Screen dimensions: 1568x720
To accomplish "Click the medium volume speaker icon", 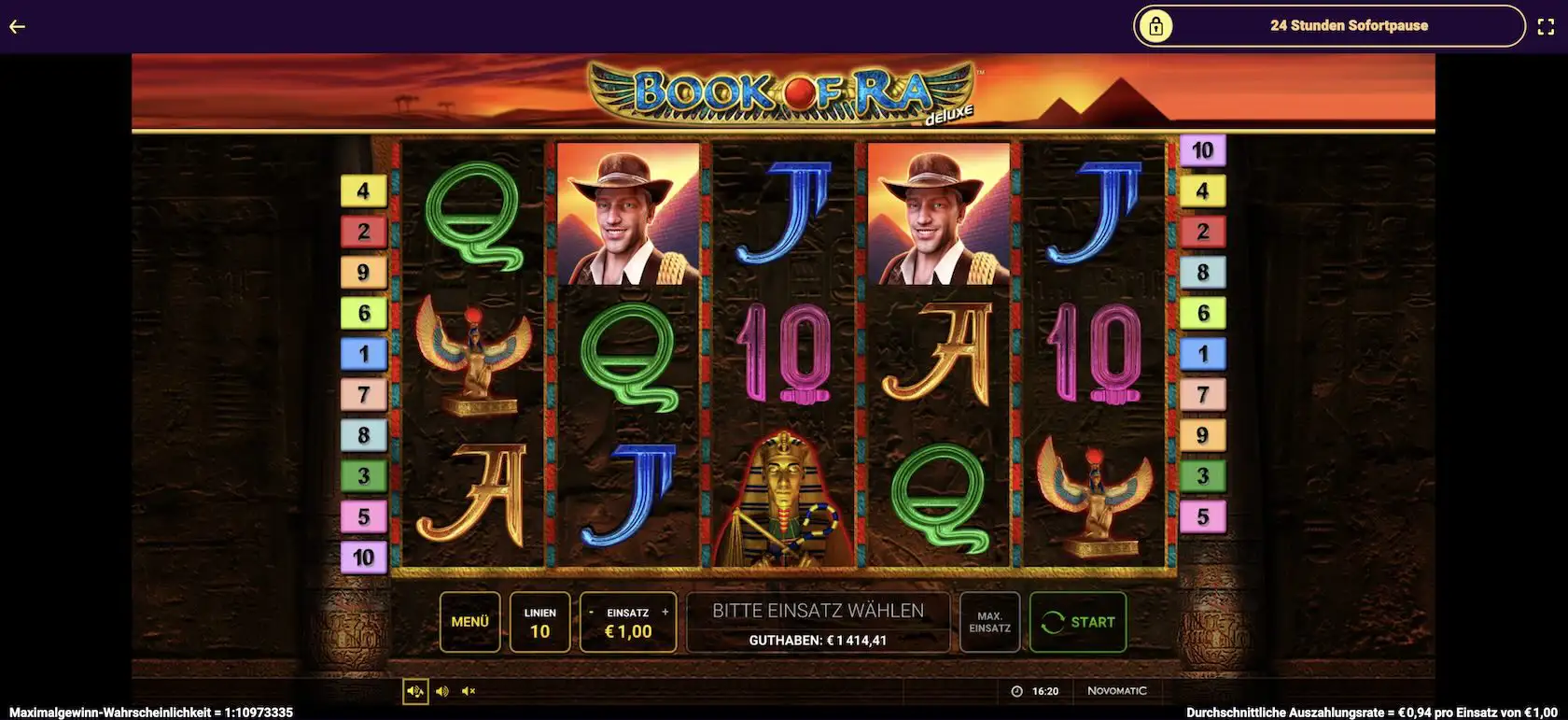I will click(442, 691).
